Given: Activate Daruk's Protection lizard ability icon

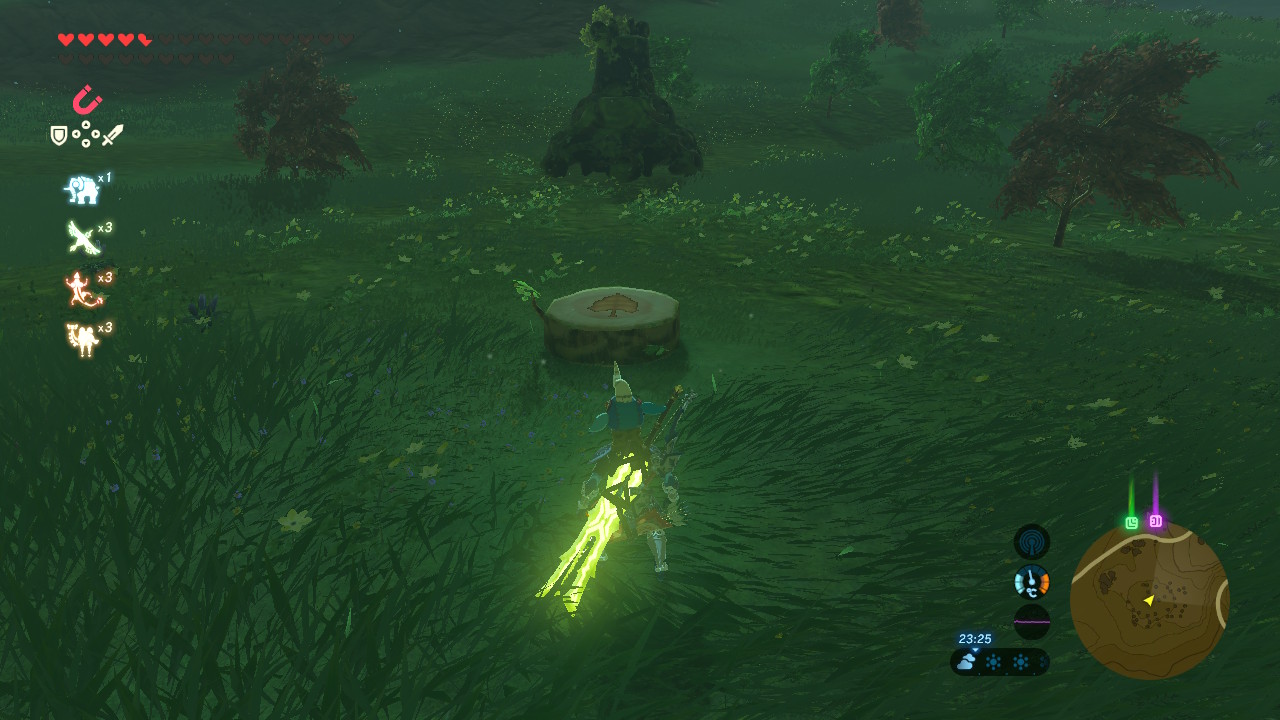Looking at the screenshot, I should (x=81, y=289).
